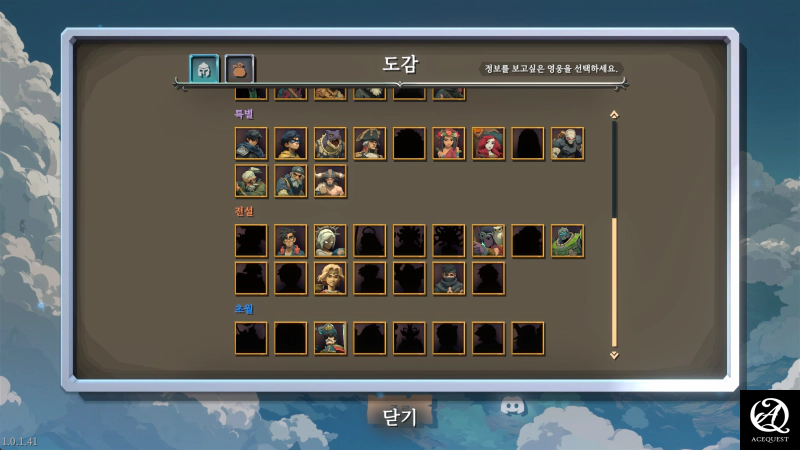Select the horned helmet barbarian portrait

(330, 181)
